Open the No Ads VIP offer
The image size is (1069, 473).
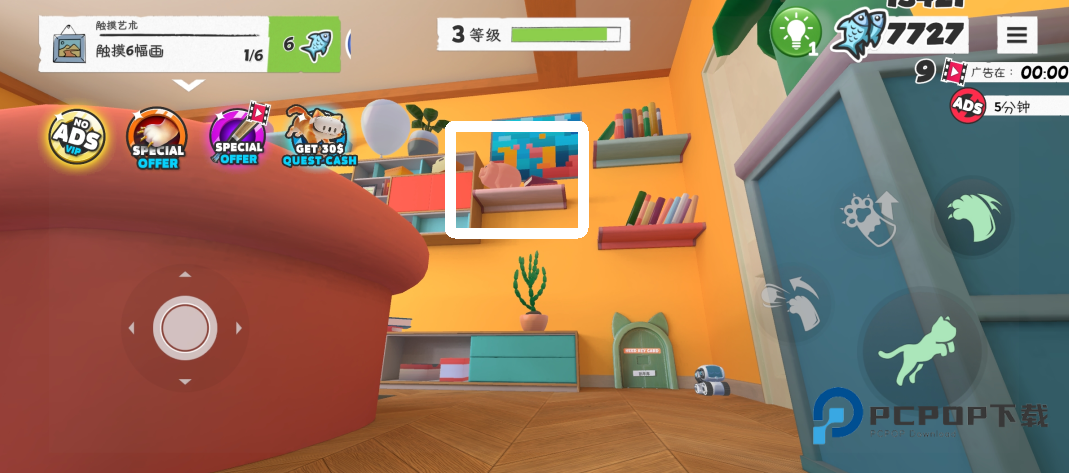coord(77,137)
